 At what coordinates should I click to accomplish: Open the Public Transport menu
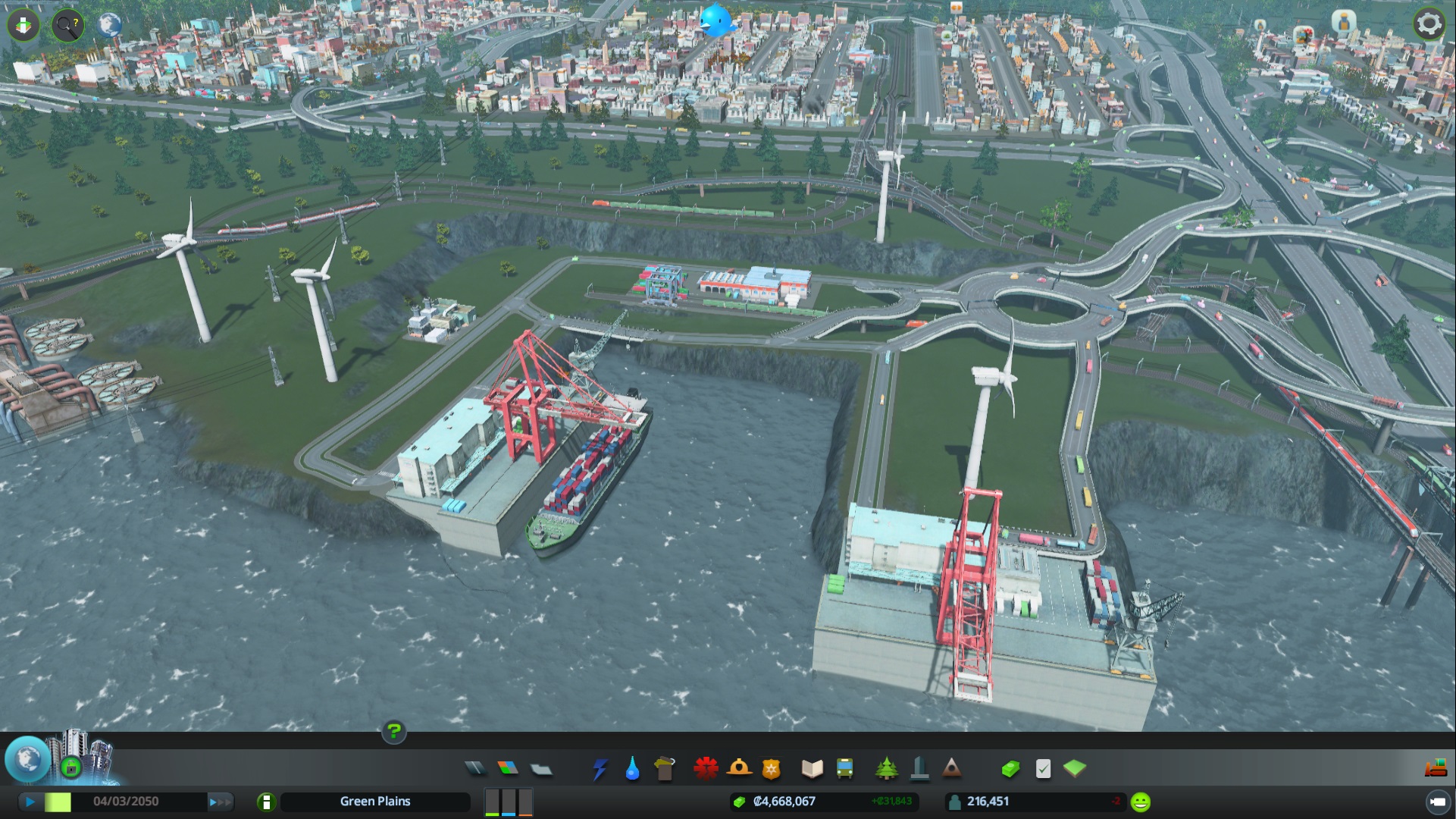(844, 768)
